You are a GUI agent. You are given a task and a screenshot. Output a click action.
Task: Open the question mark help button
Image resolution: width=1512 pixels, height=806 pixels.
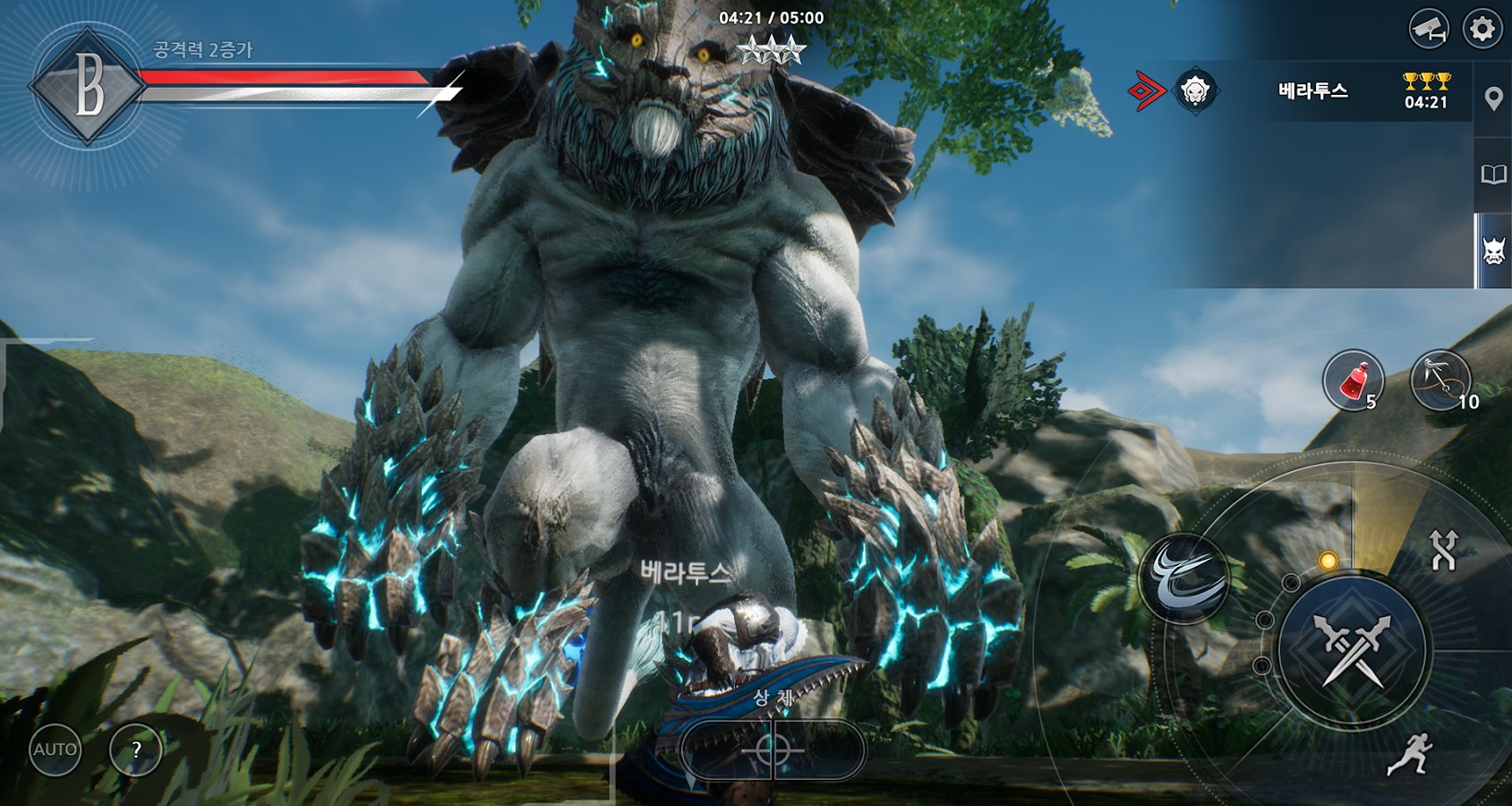(136, 750)
